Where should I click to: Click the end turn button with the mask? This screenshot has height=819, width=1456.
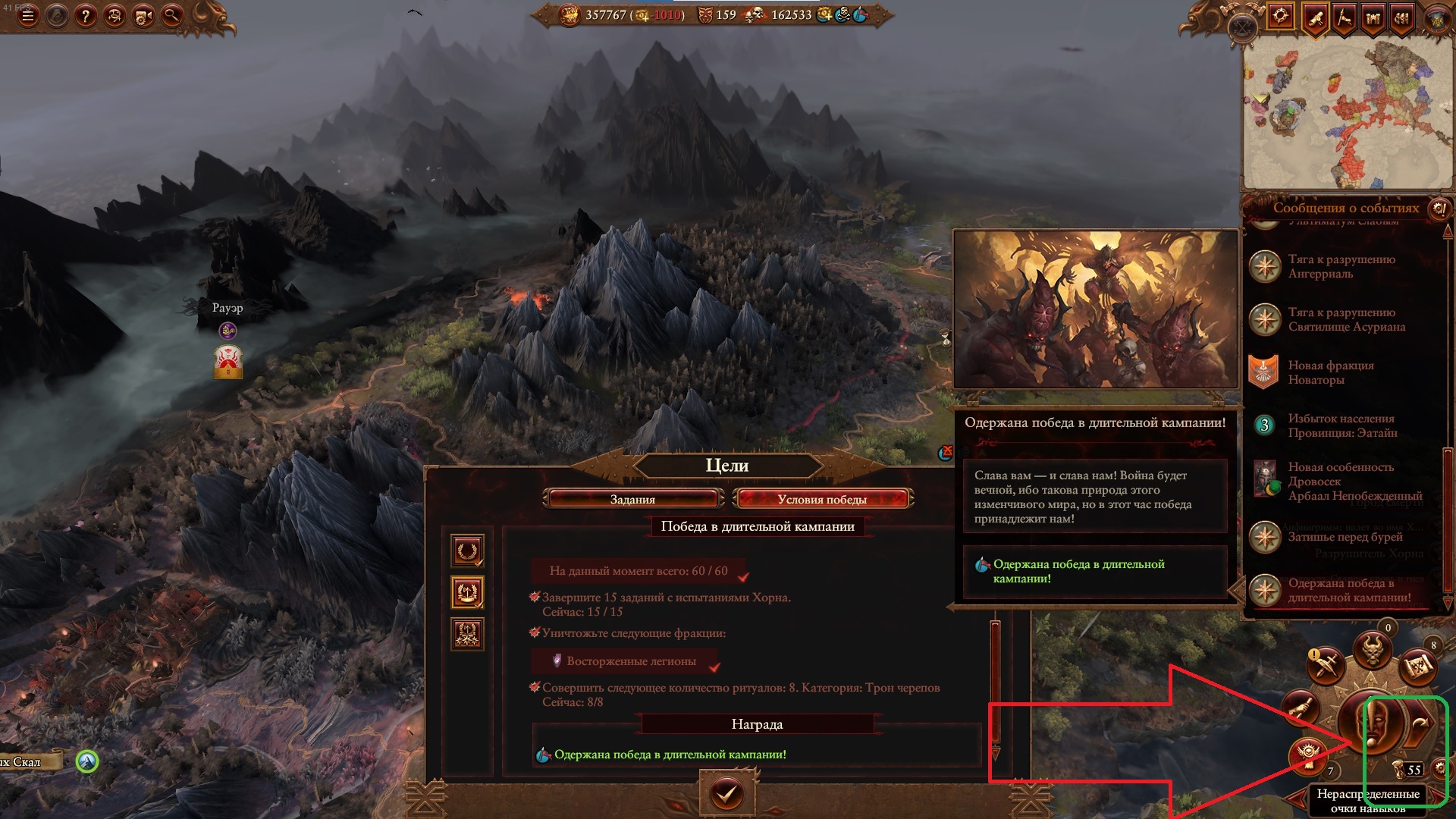(x=1371, y=726)
